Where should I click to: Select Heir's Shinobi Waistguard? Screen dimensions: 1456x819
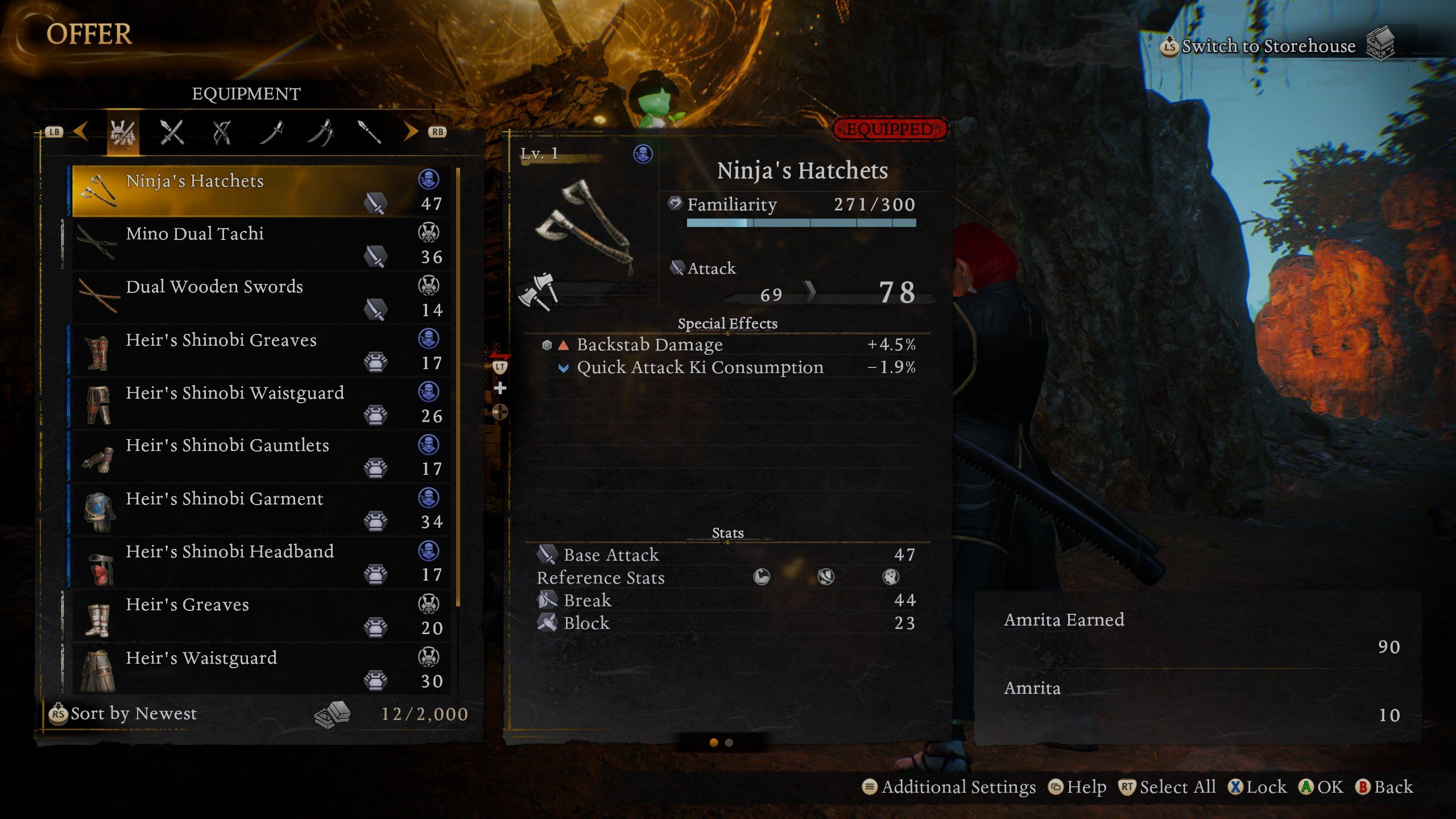(262, 403)
